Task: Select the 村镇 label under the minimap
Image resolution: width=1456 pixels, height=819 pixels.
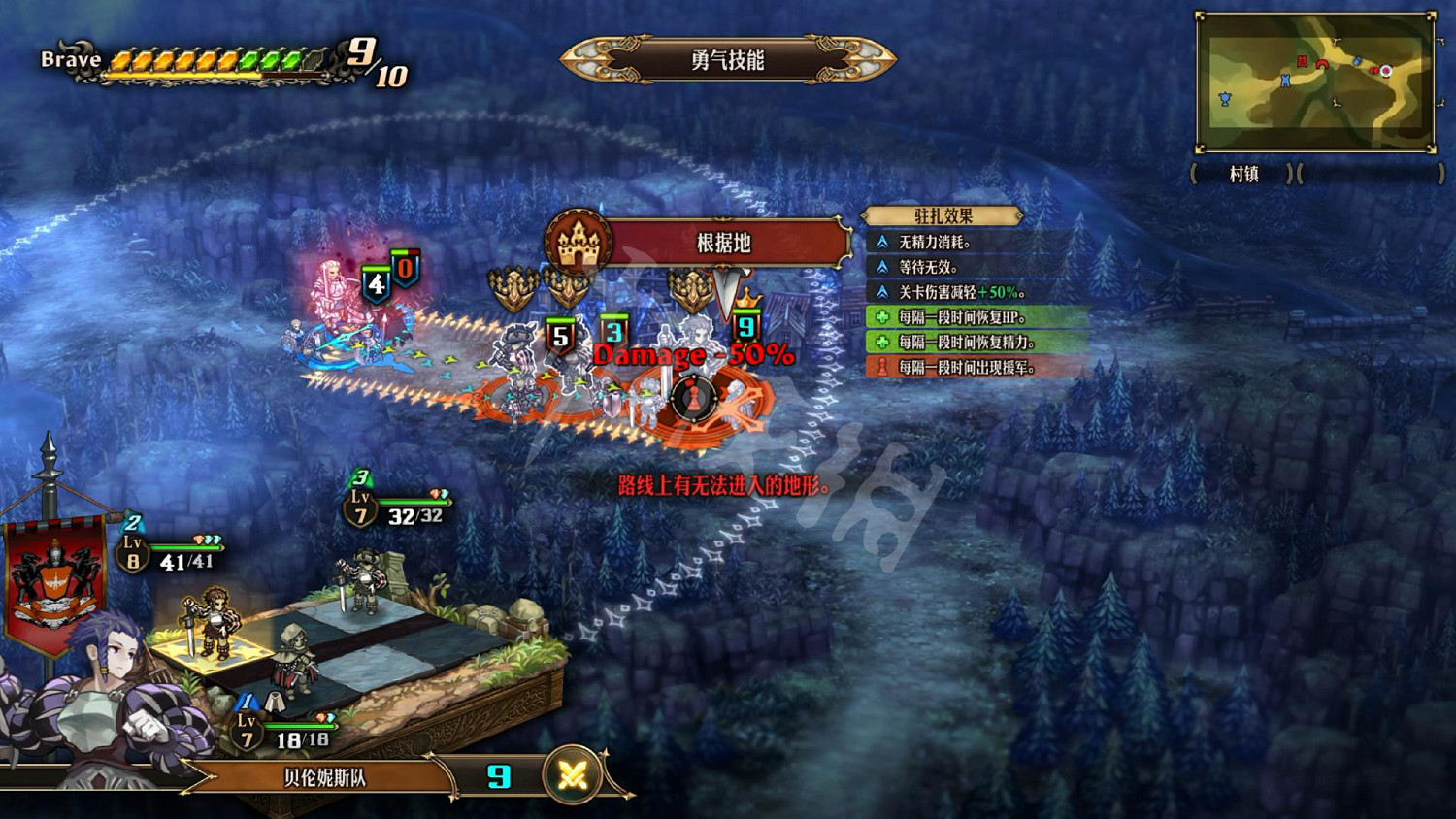Action: (1243, 175)
